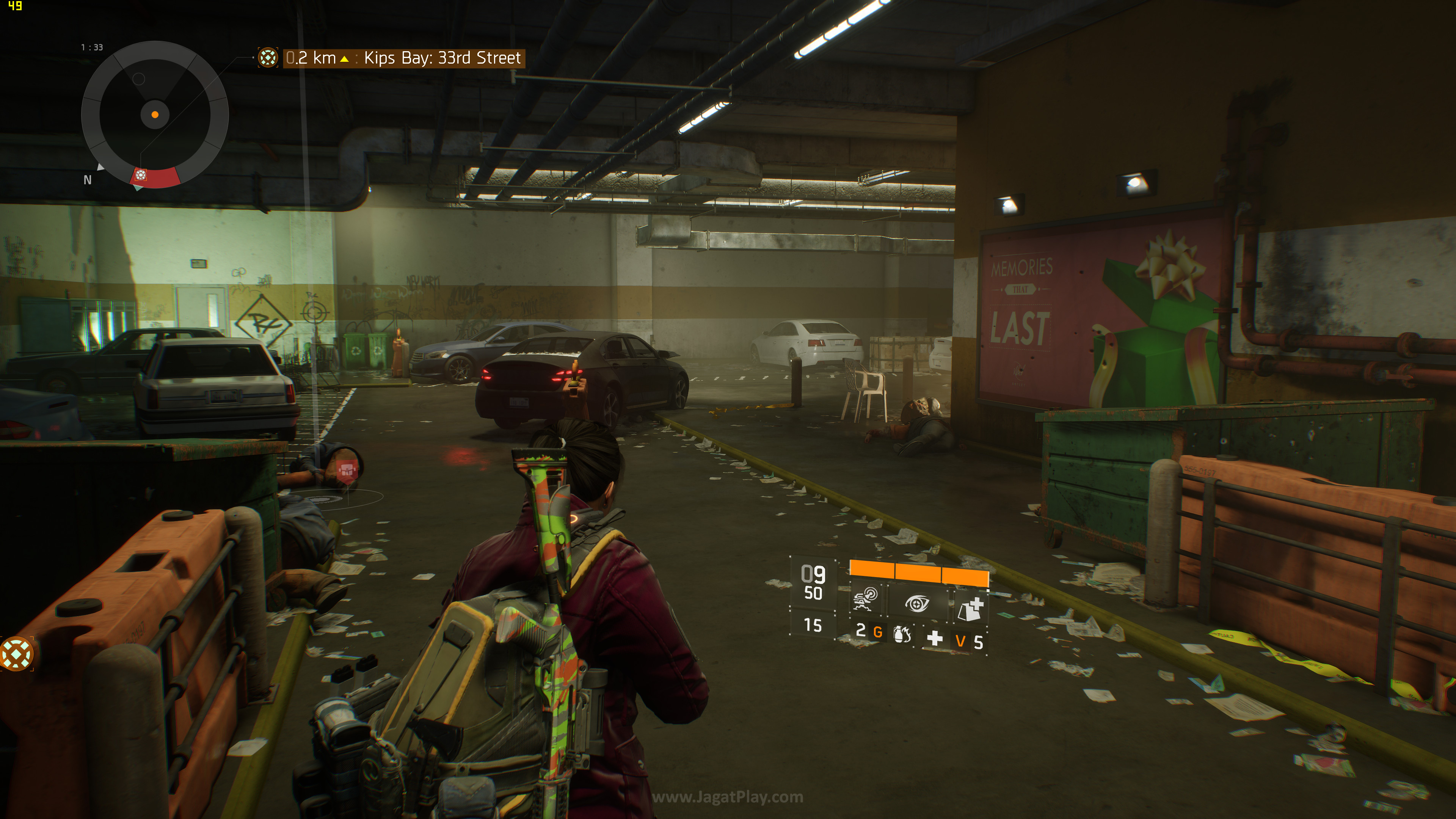Screen dimensions: 1456x819
Task: Select the red loot marker icon
Action: (346, 471)
